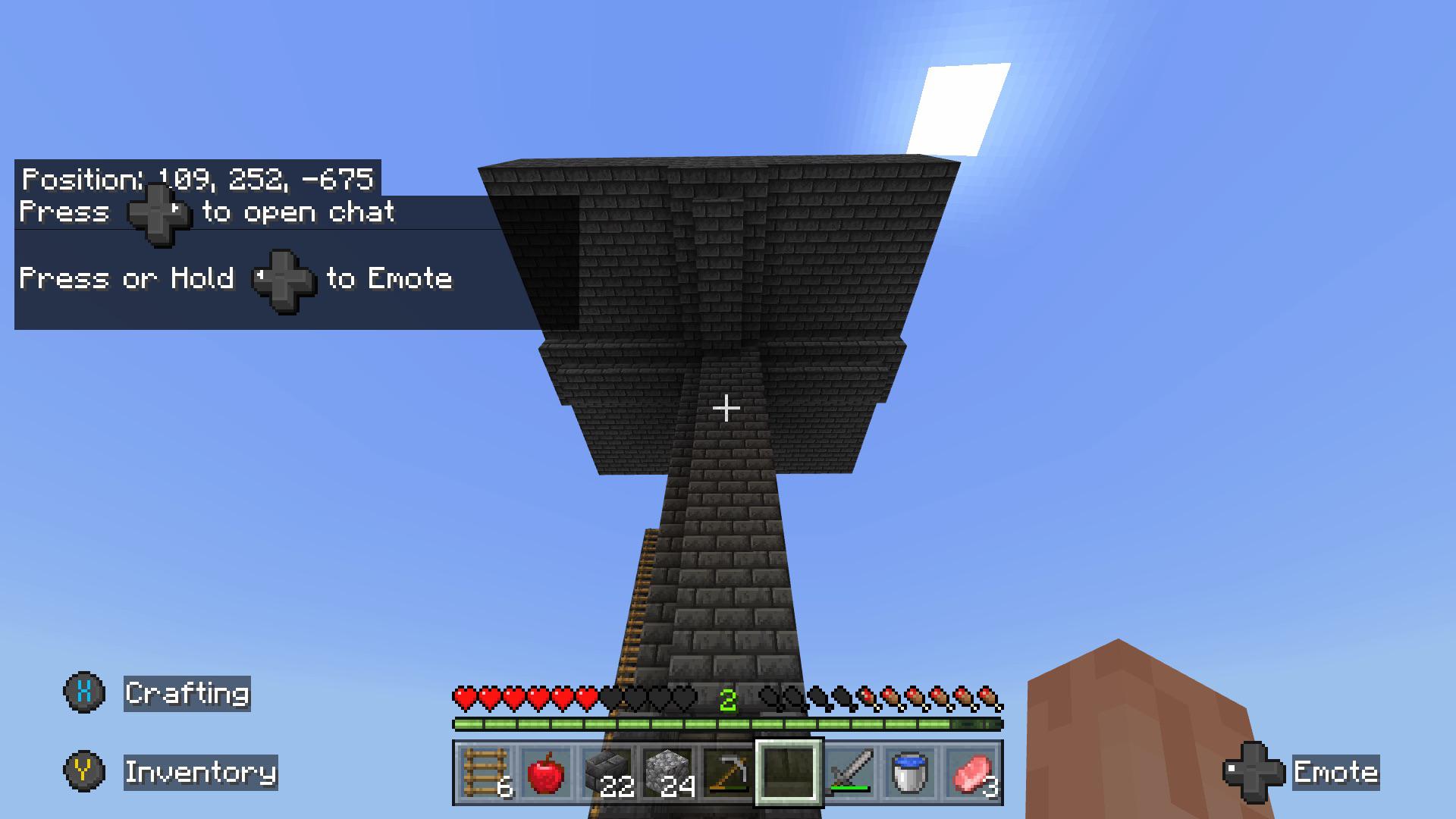Screen dimensions: 1456x819
Task: Open the Inventory via its label
Action: (201, 773)
